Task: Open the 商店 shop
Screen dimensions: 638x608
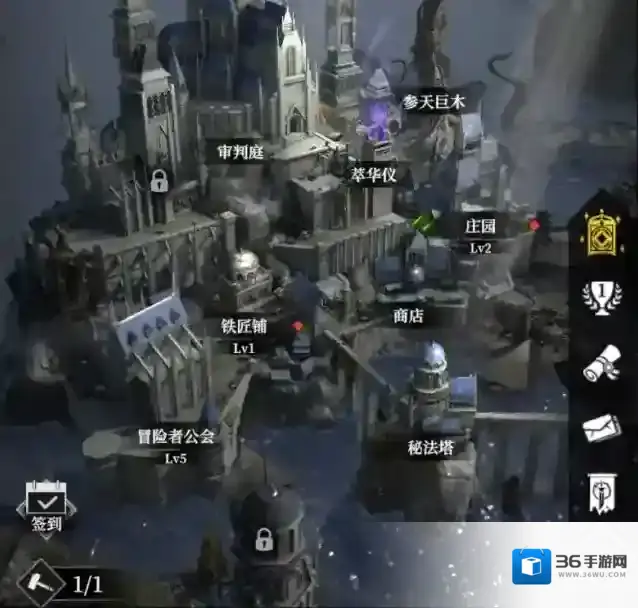Action: point(408,315)
